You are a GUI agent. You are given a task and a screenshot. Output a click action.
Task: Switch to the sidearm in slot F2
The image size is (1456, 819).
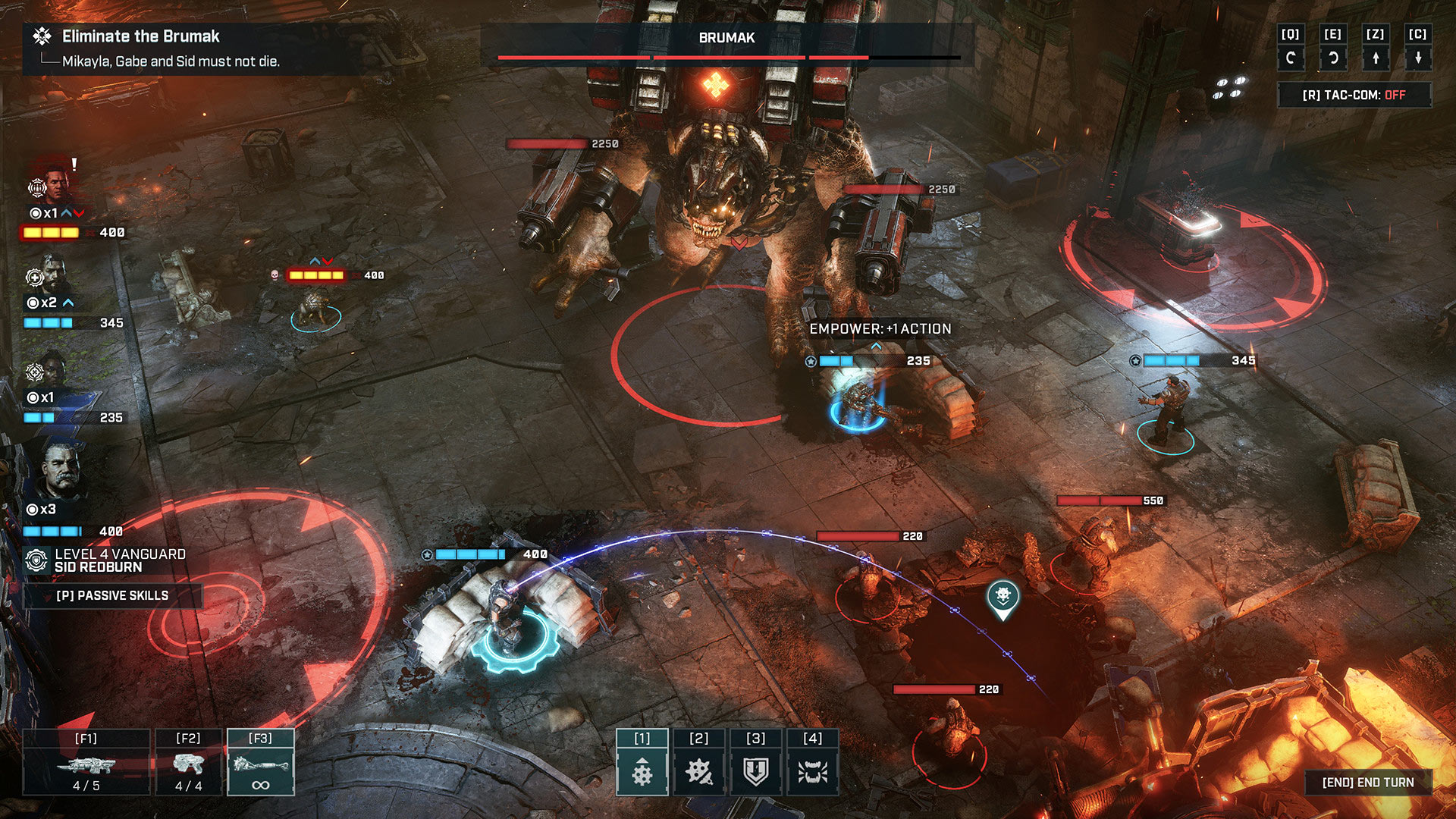click(x=189, y=762)
